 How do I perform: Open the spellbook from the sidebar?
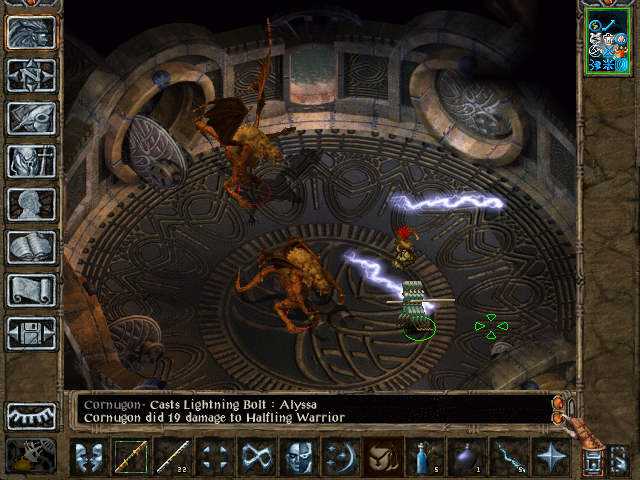pos(32,247)
